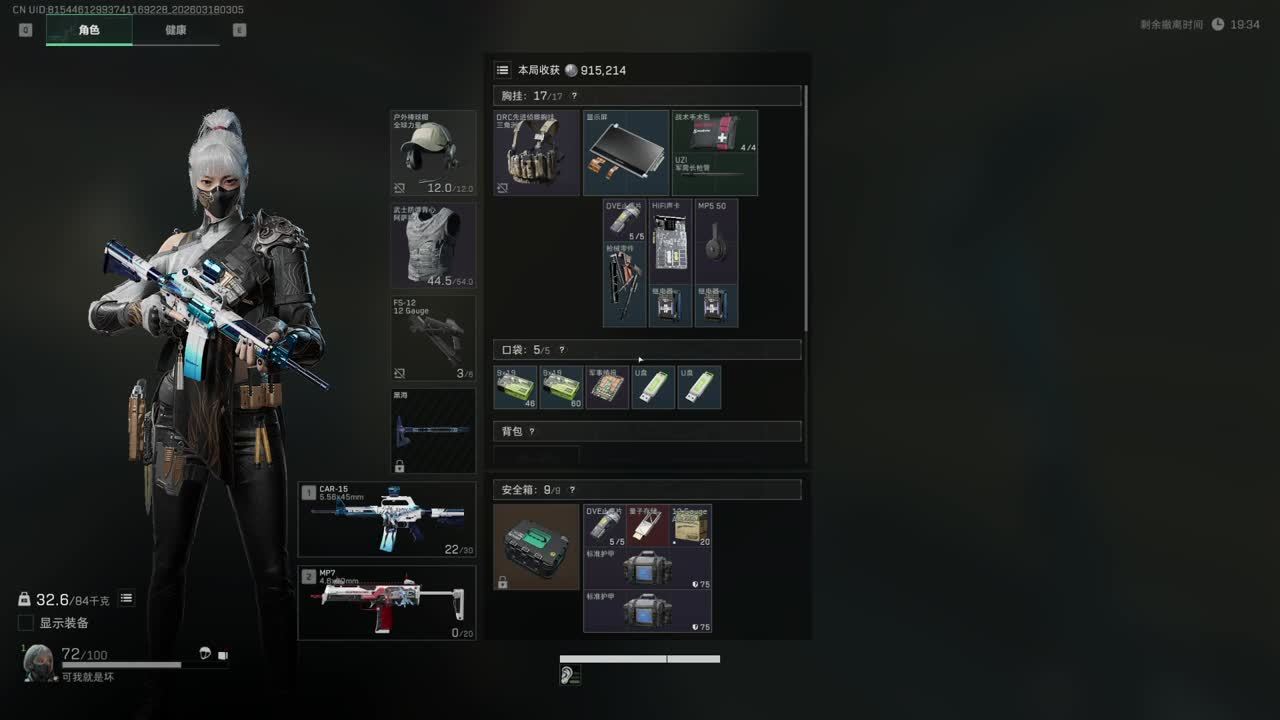The height and width of the screenshot is (720, 1280).
Task: Switch to the 健康 tab
Action: point(176,30)
